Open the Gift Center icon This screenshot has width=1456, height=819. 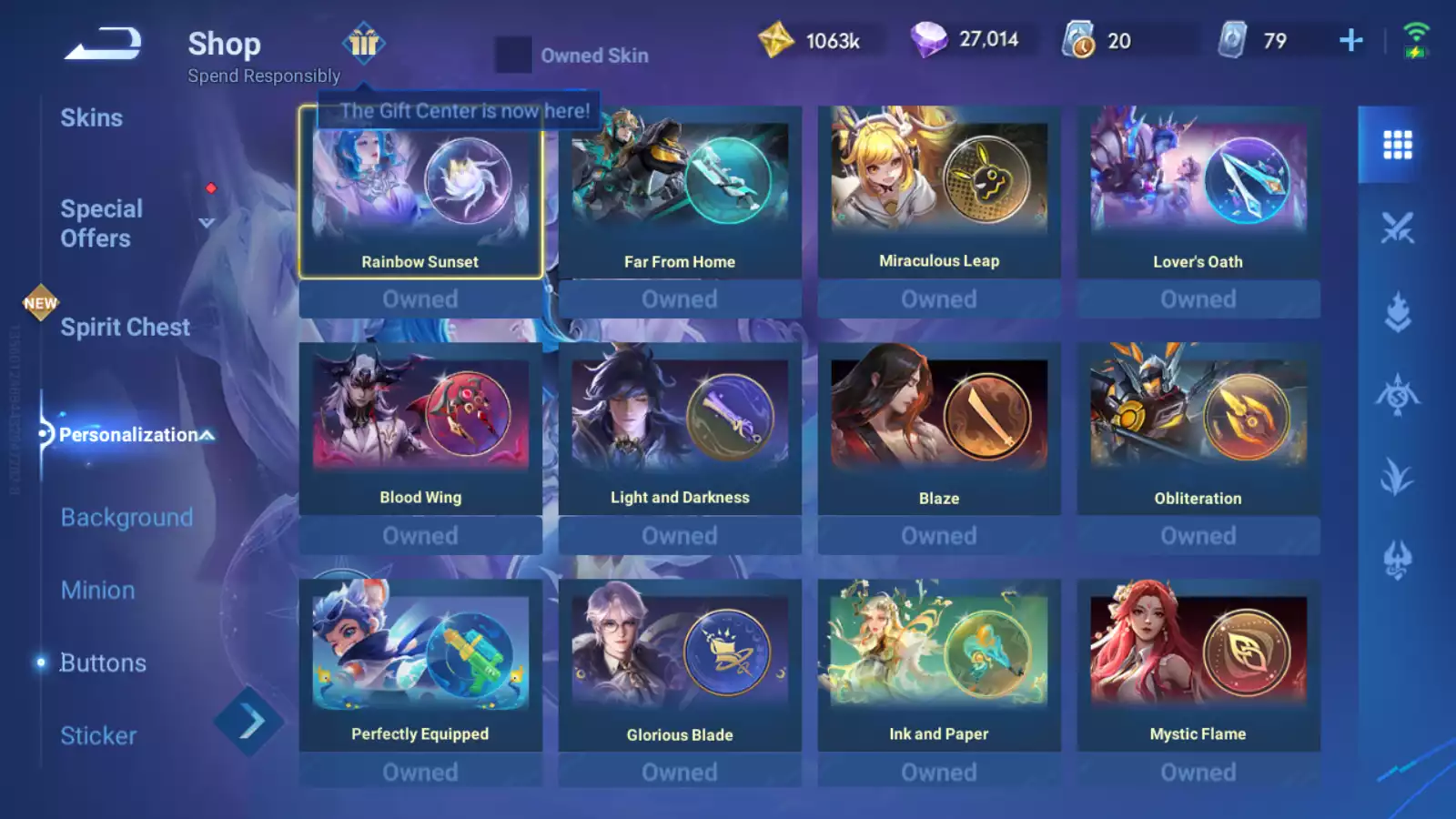click(364, 43)
